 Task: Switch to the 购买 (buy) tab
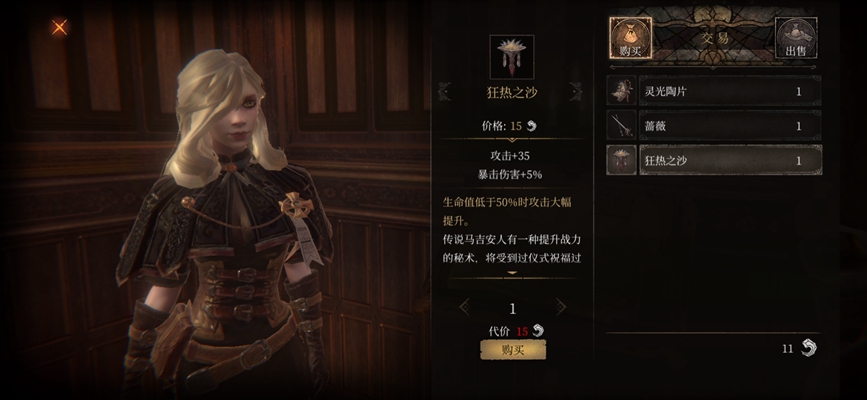tap(630, 38)
